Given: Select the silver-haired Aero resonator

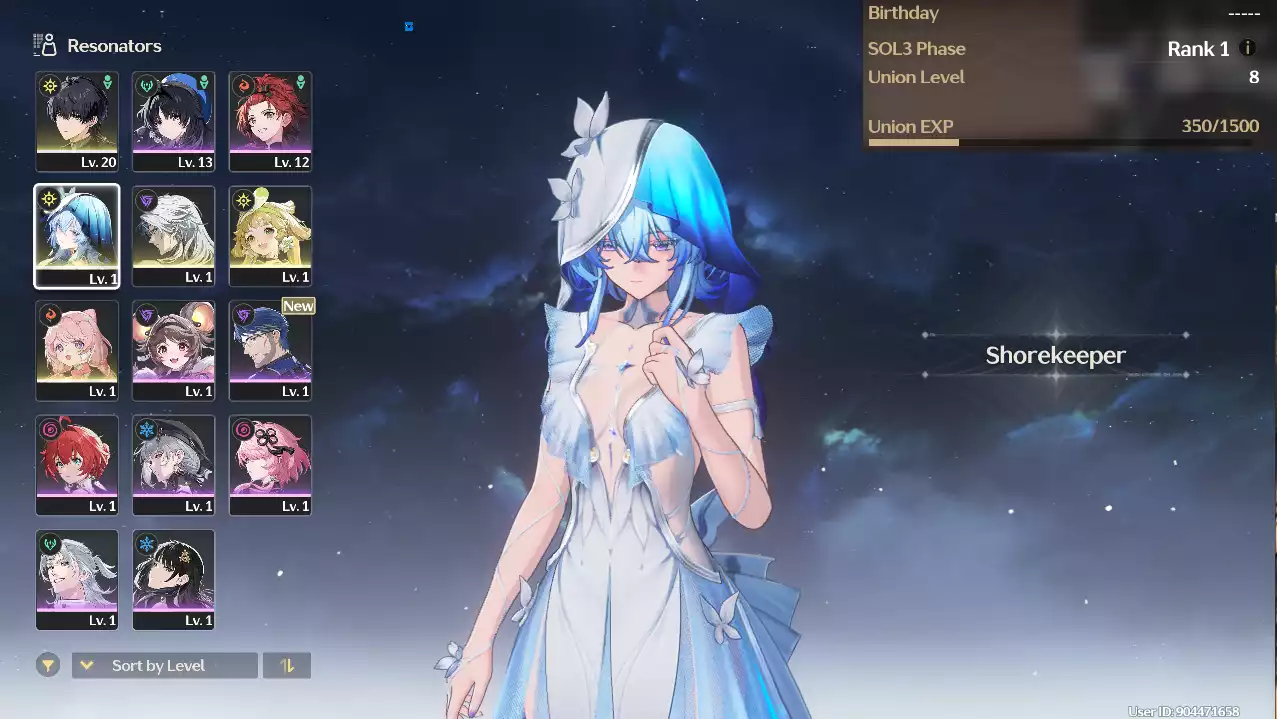Looking at the screenshot, I should point(77,579).
